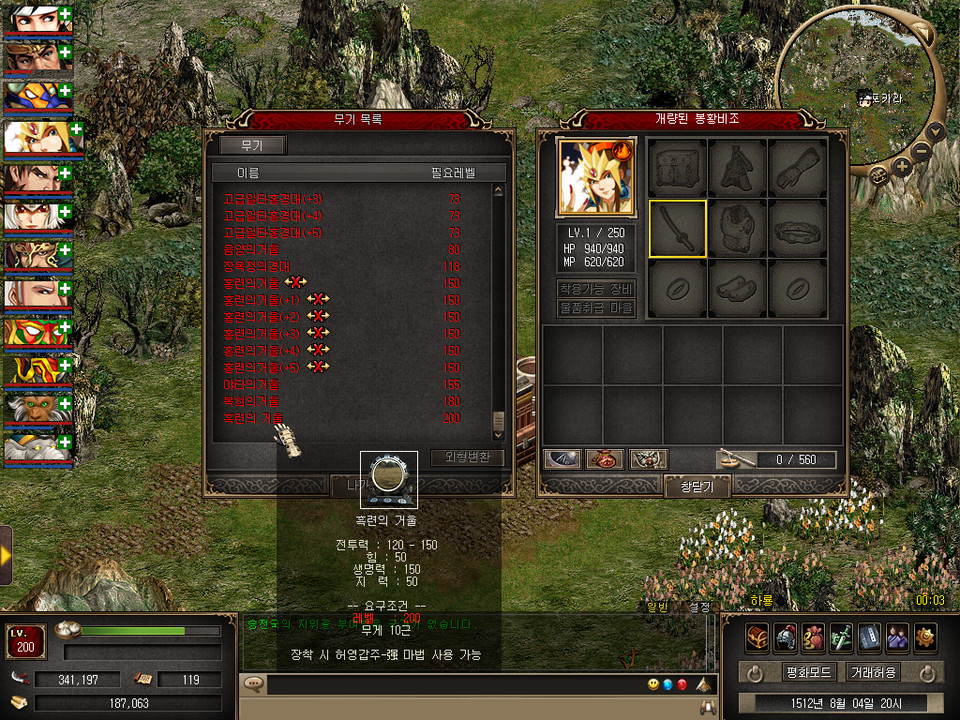Open the 설정 settings tab above chat
This screenshot has height=720, width=960.
(x=698, y=607)
